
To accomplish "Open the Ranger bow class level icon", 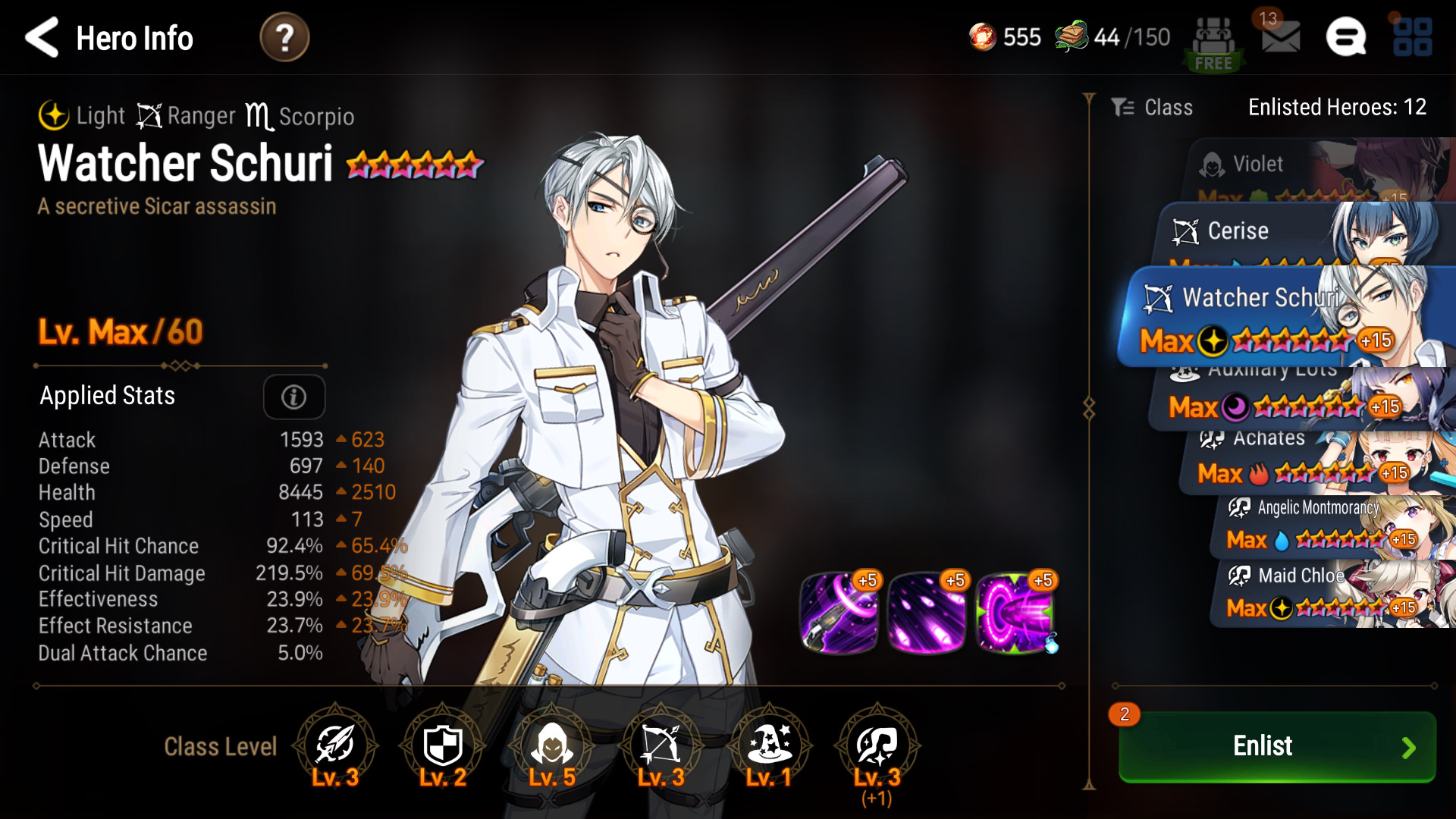I will (661, 746).
